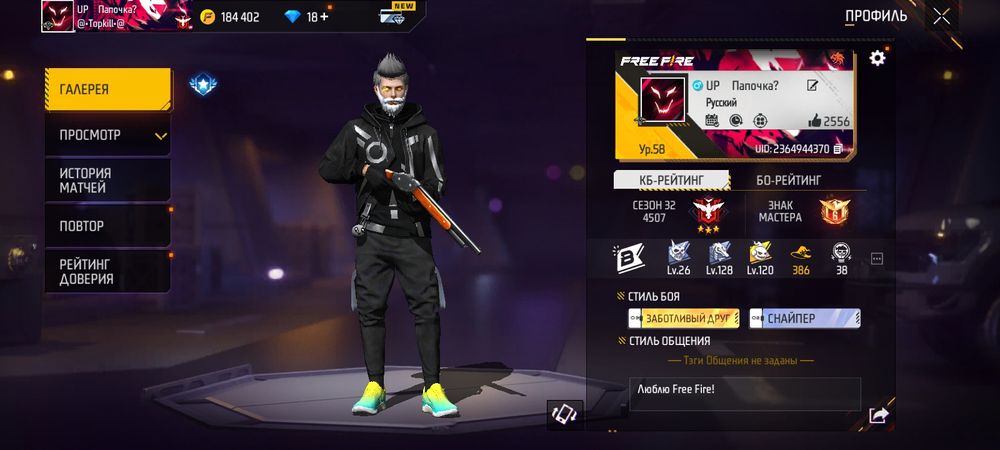Copy the player UID
This screenshot has height=450, width=1000.
838,149
